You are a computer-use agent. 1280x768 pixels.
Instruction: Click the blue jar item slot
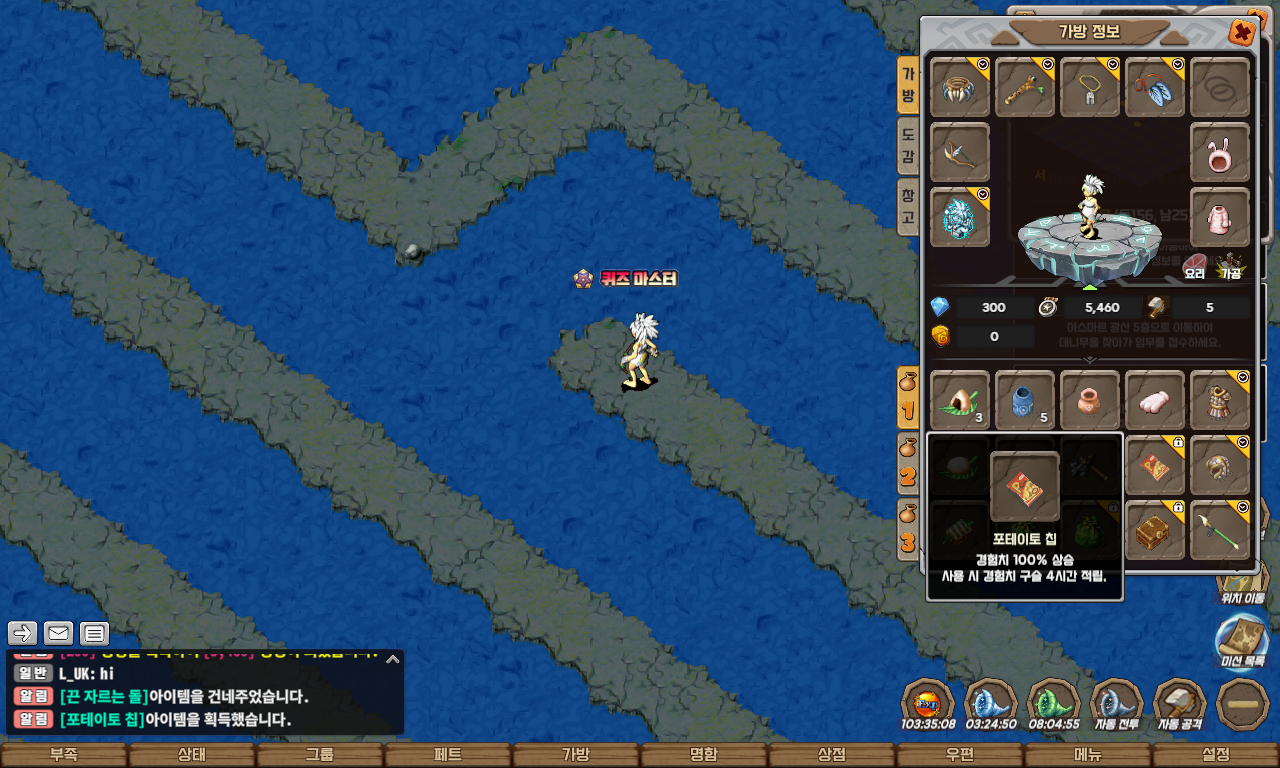point(1025,400)
